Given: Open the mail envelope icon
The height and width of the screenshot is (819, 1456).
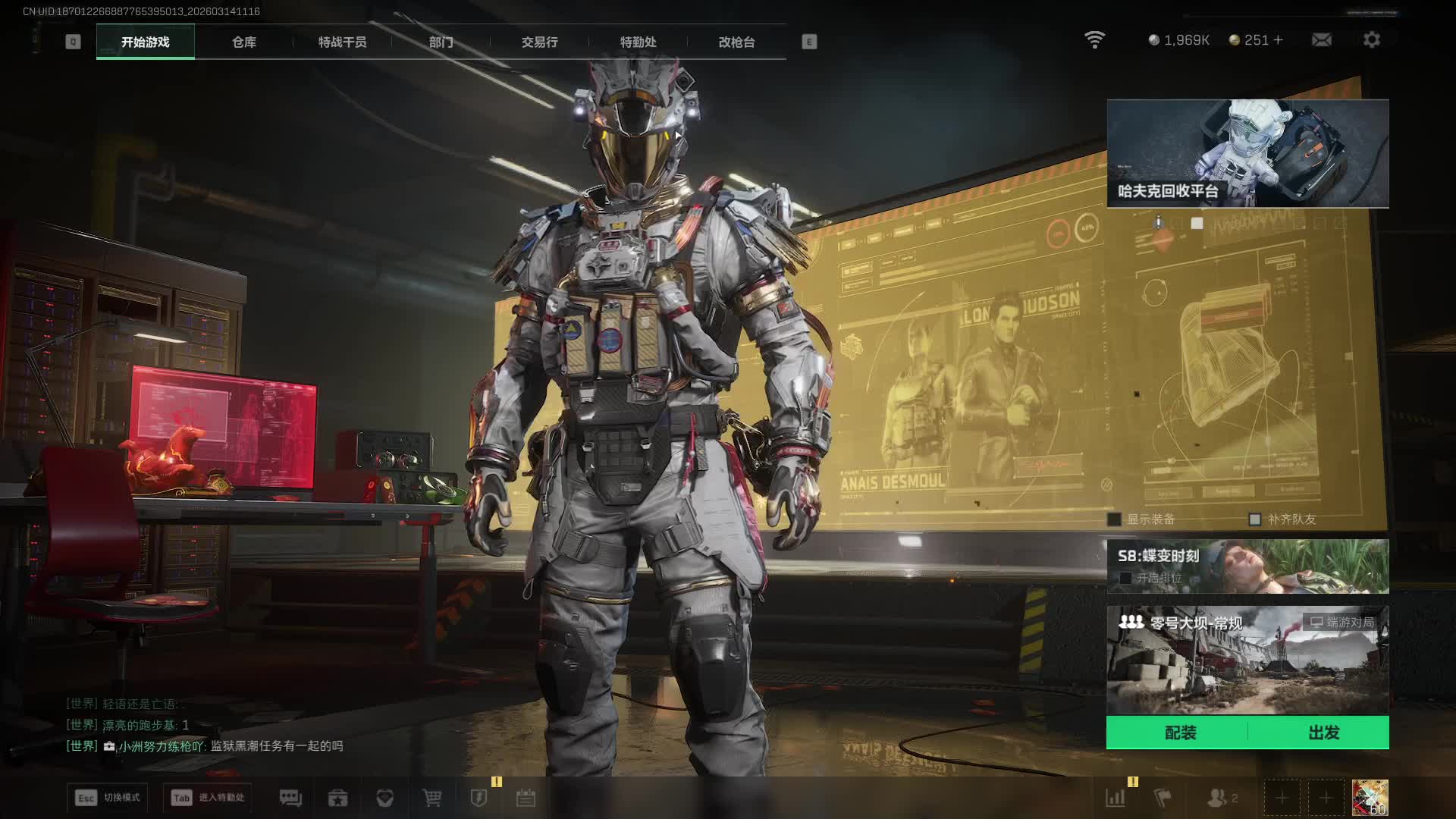Looking at the screenshot, I should [x=1321, y=40].
